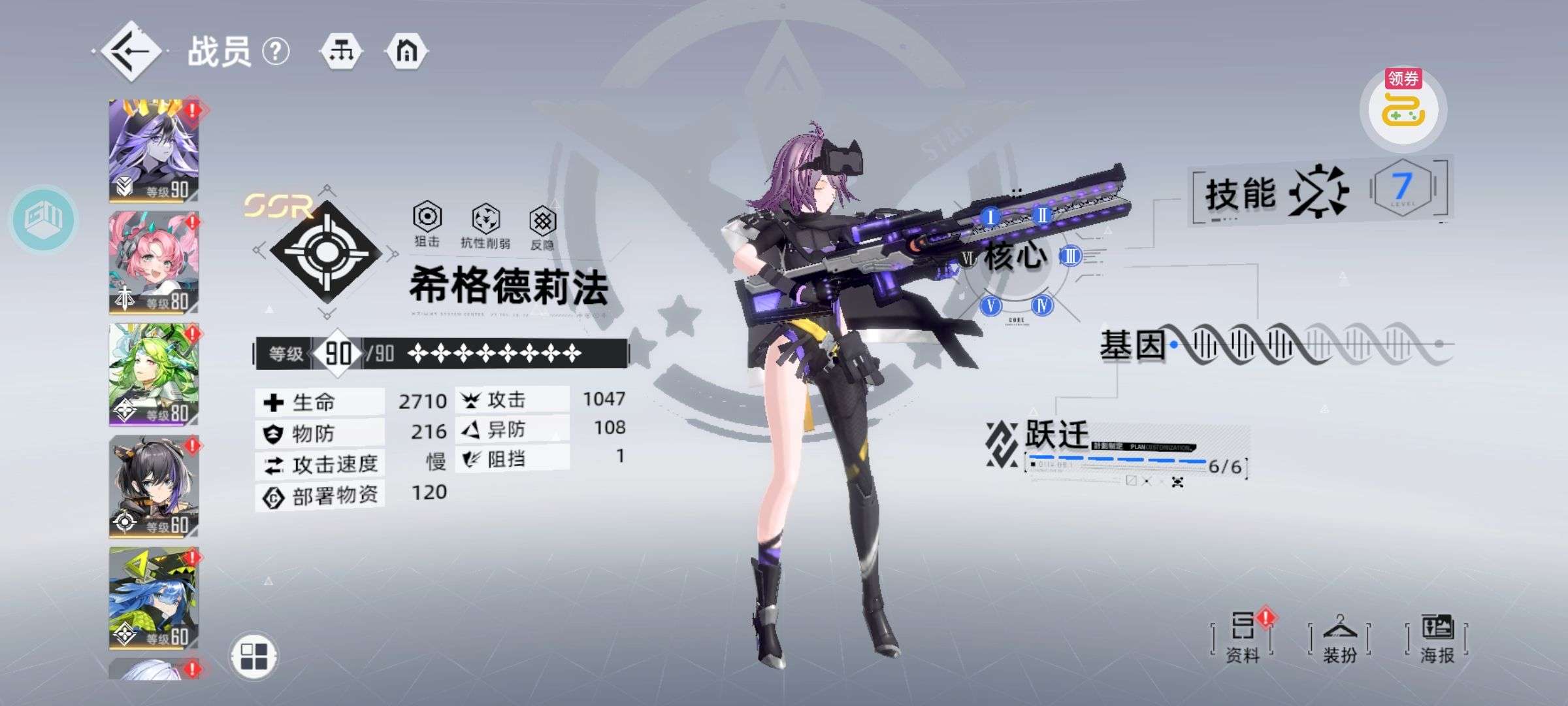The image size is (1568, 706).
Task: Select the pink-haired level 80 operator portrait
Action: [x=154, y=262]
